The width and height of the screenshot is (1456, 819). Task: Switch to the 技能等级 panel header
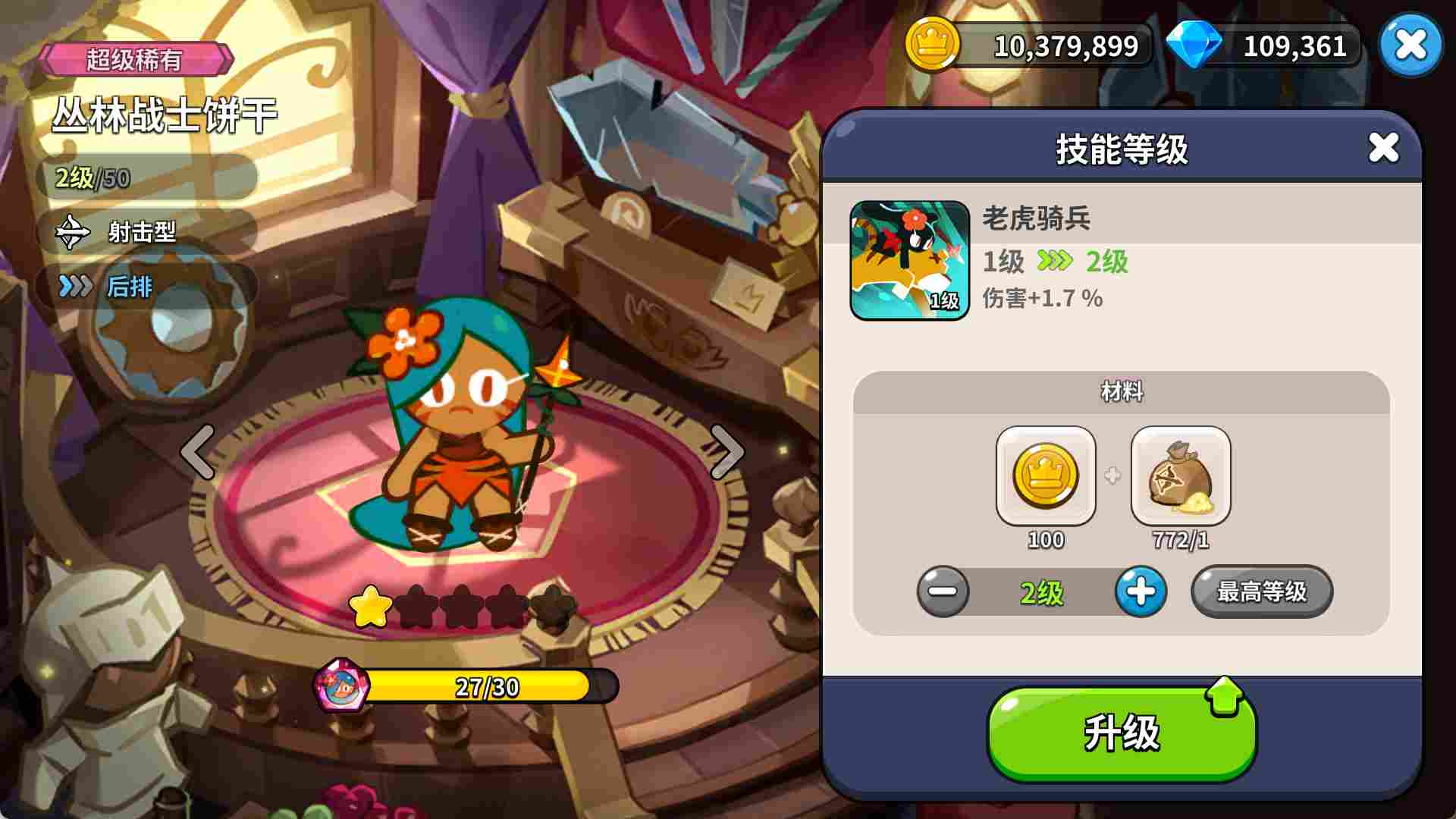(1122, 148)
